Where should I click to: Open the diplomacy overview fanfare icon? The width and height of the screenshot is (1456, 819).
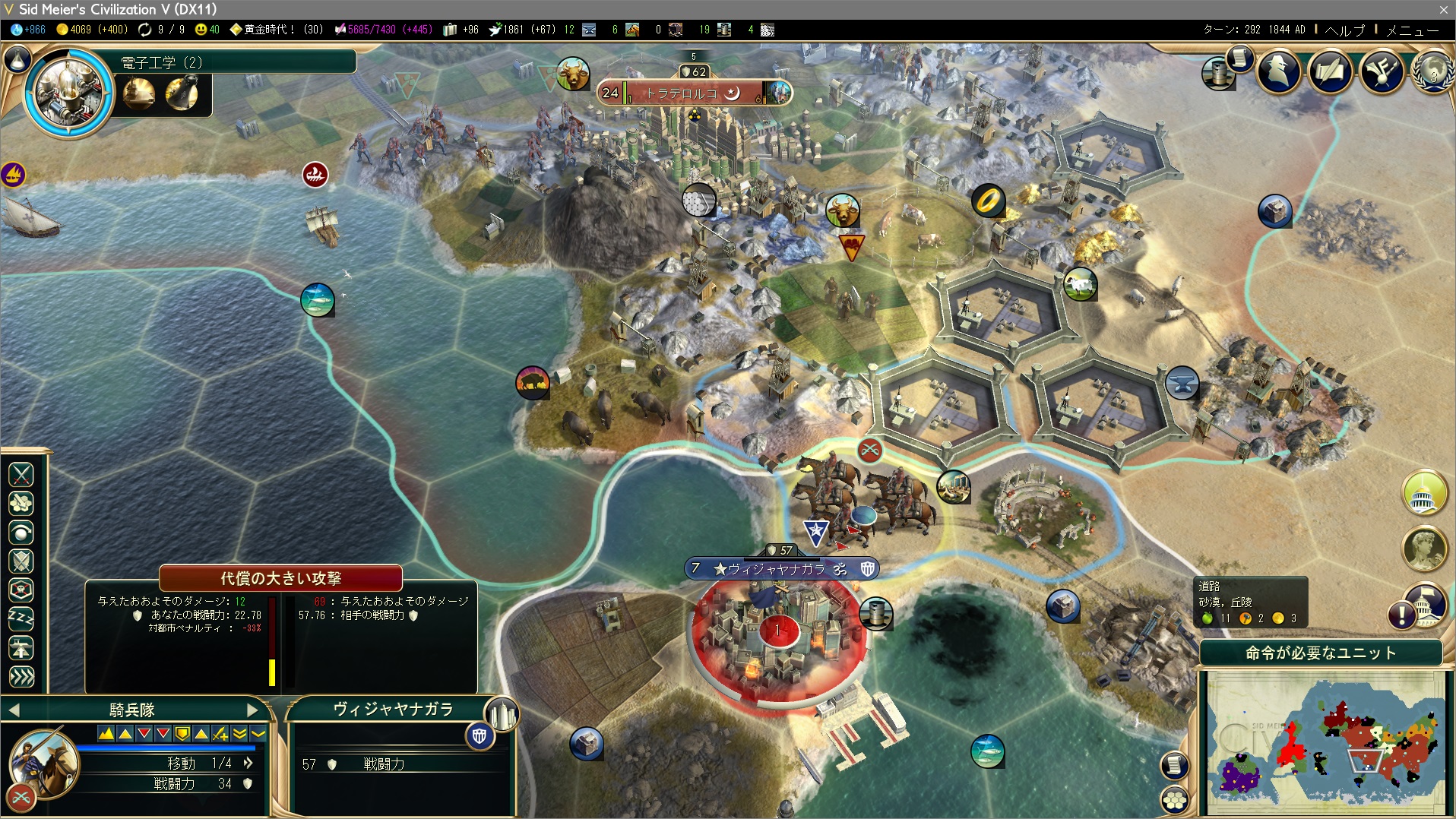coord(1382,71)
